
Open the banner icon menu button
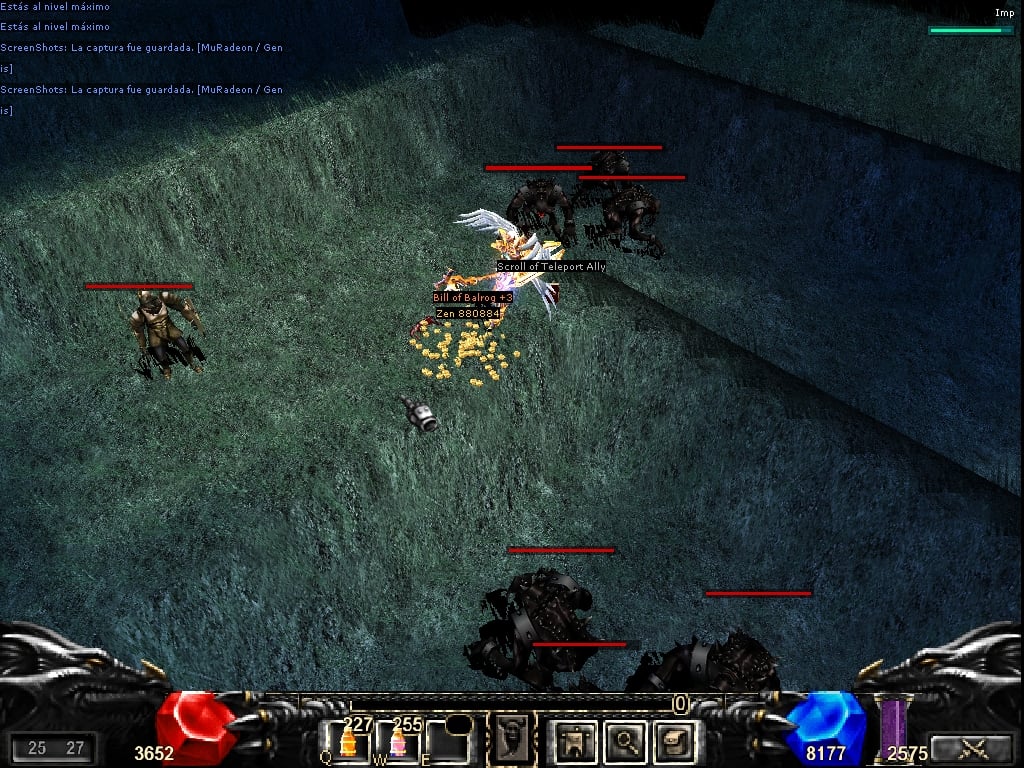point(577,742)
